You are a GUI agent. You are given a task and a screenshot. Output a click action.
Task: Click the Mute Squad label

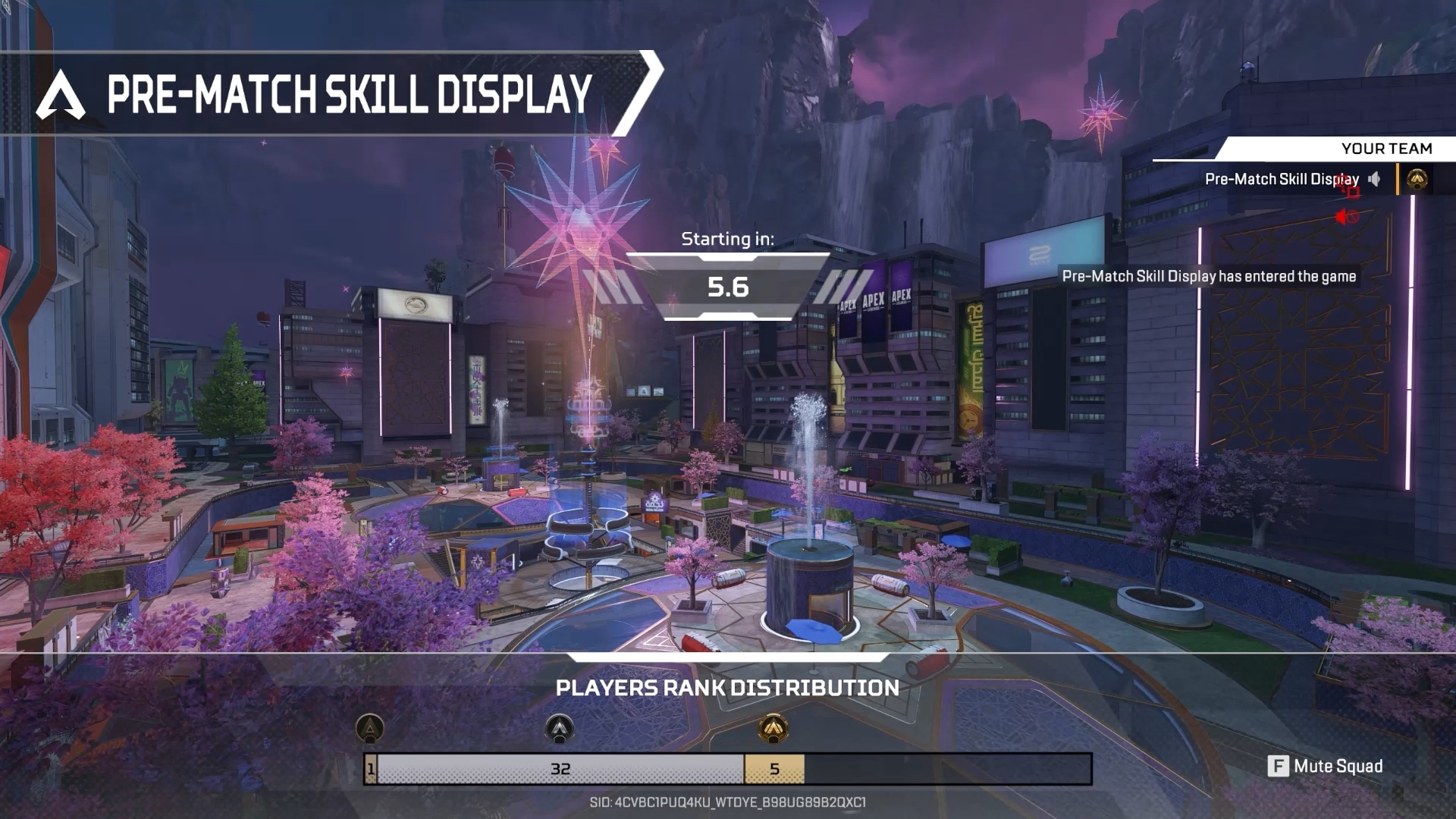point(1338,766)
